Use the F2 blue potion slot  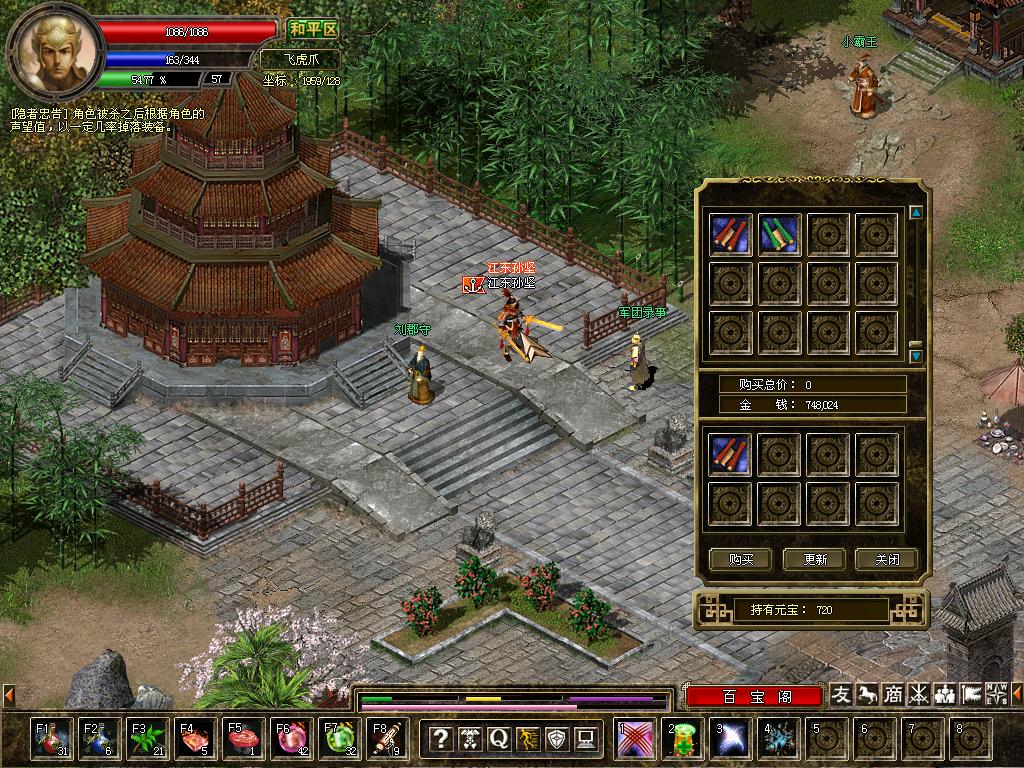pyautogui.click(x=99, y=739)
